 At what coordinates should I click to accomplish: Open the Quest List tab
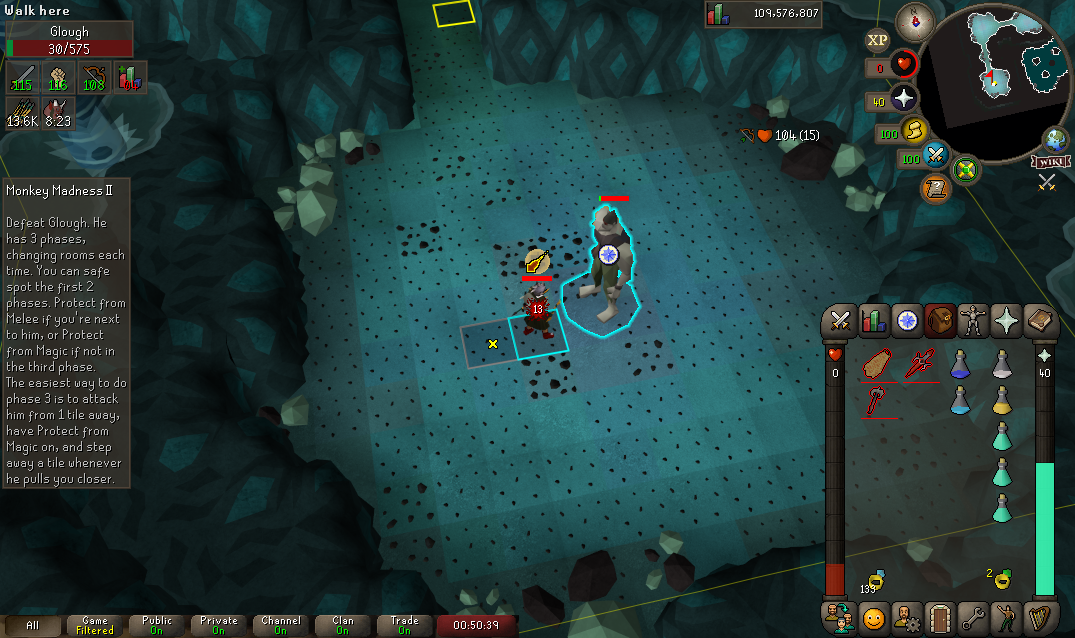click(x=907, y=320)
